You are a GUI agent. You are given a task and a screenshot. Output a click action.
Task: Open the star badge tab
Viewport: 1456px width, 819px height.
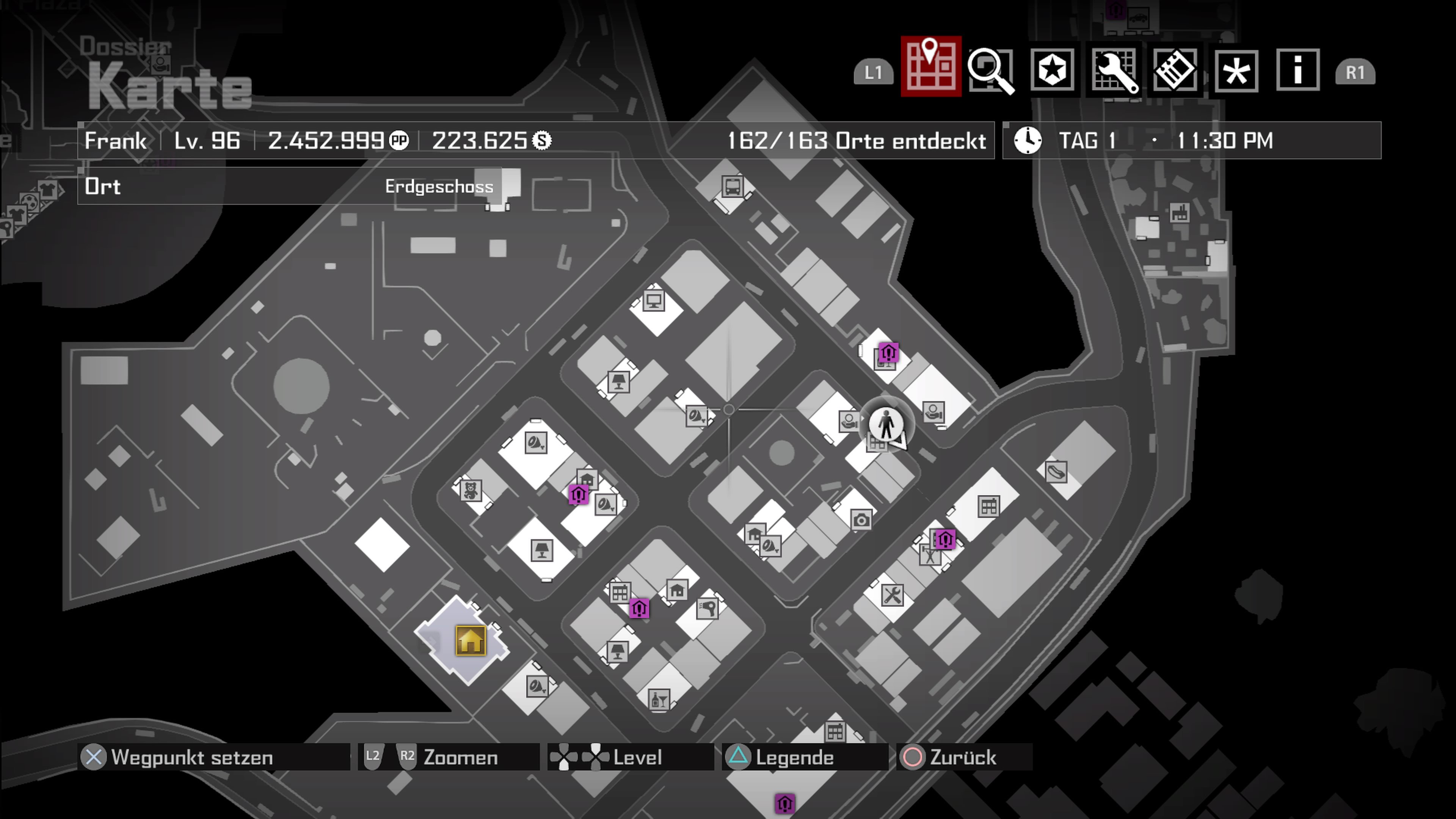click(1052, 70)
